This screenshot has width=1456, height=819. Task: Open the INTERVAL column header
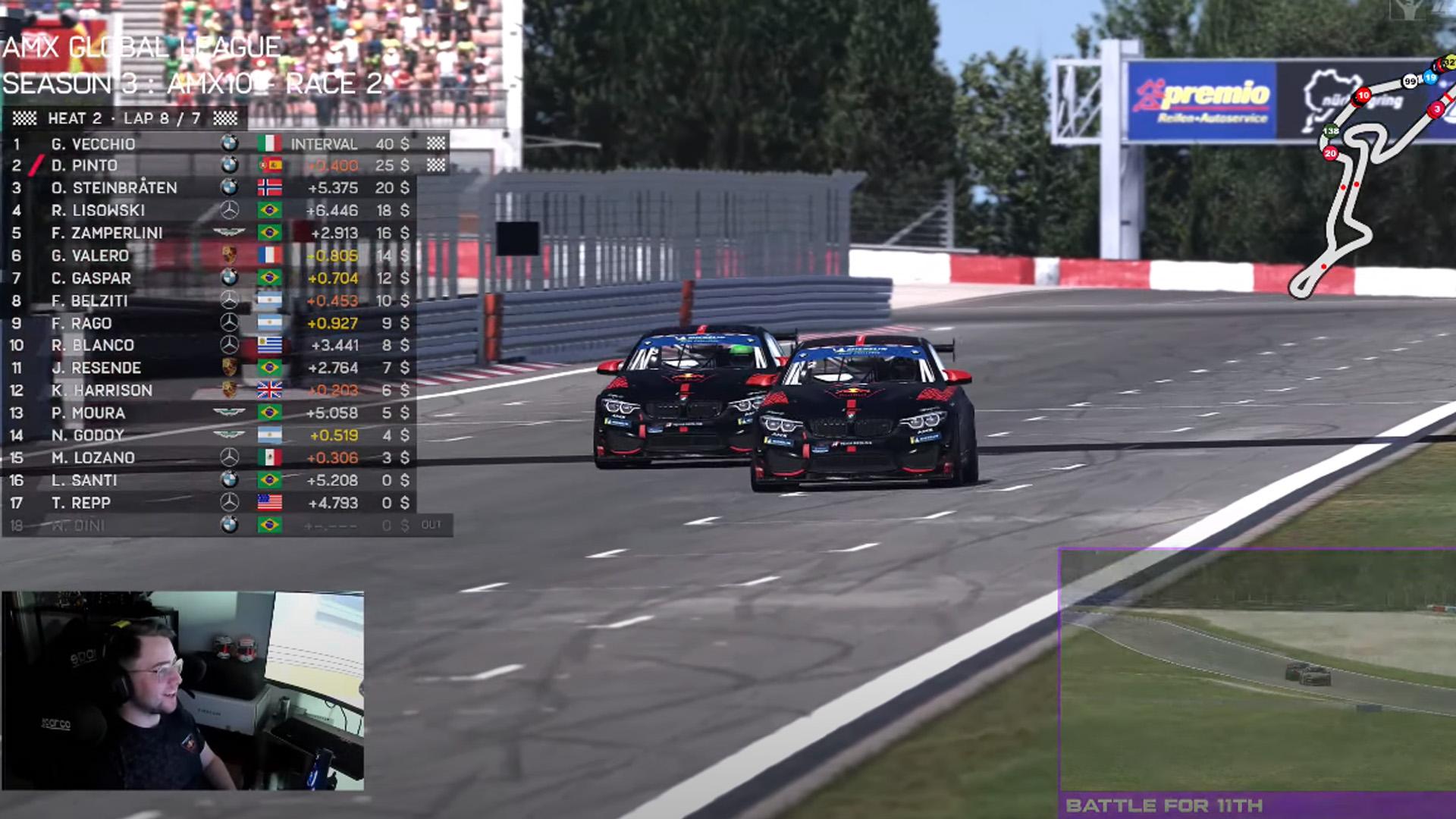[x=325, y=143]
